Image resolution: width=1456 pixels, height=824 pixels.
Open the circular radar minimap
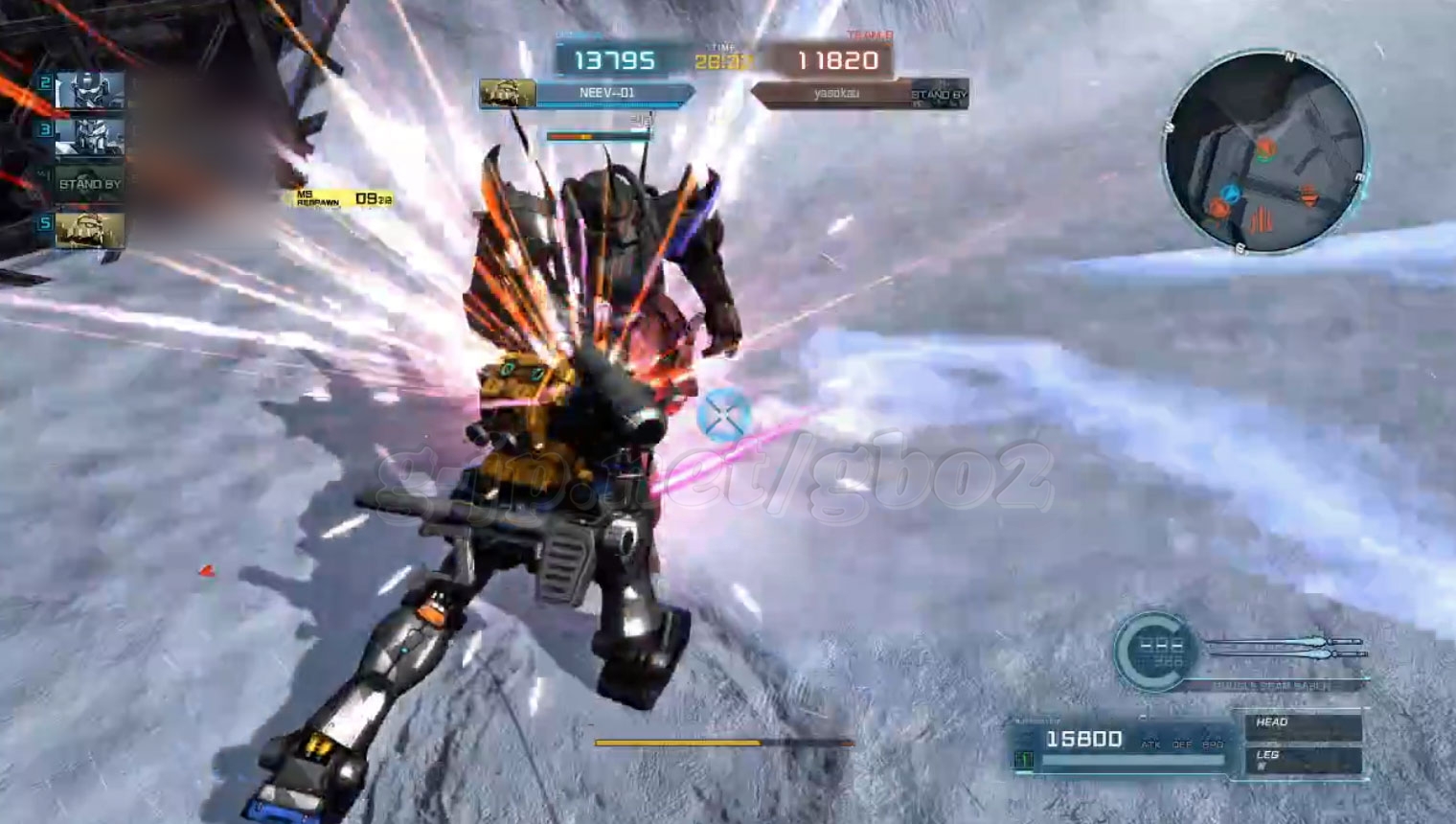pyautogui.click(x=1264, y=153)
